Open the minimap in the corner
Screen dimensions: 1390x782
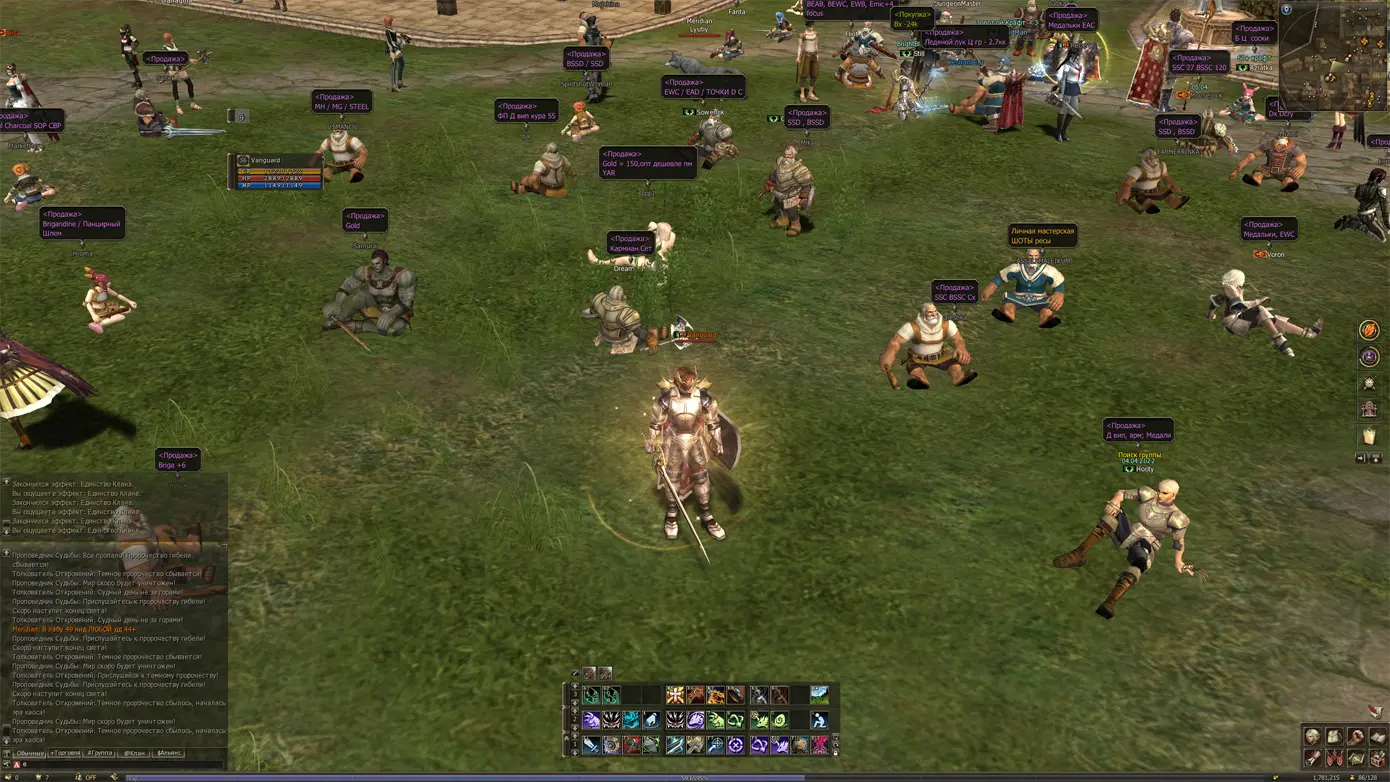tap(1332, 58)
